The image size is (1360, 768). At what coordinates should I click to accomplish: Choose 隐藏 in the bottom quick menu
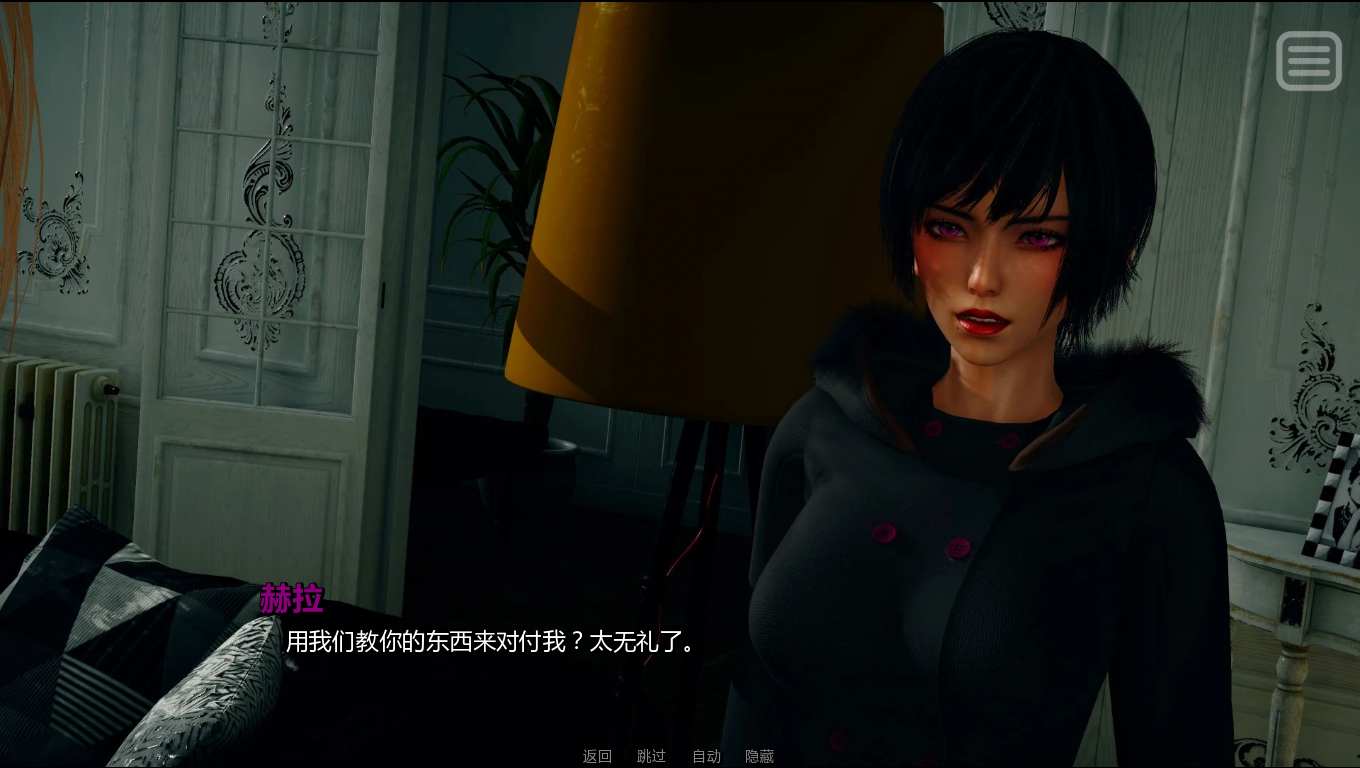tap(761, 756)
